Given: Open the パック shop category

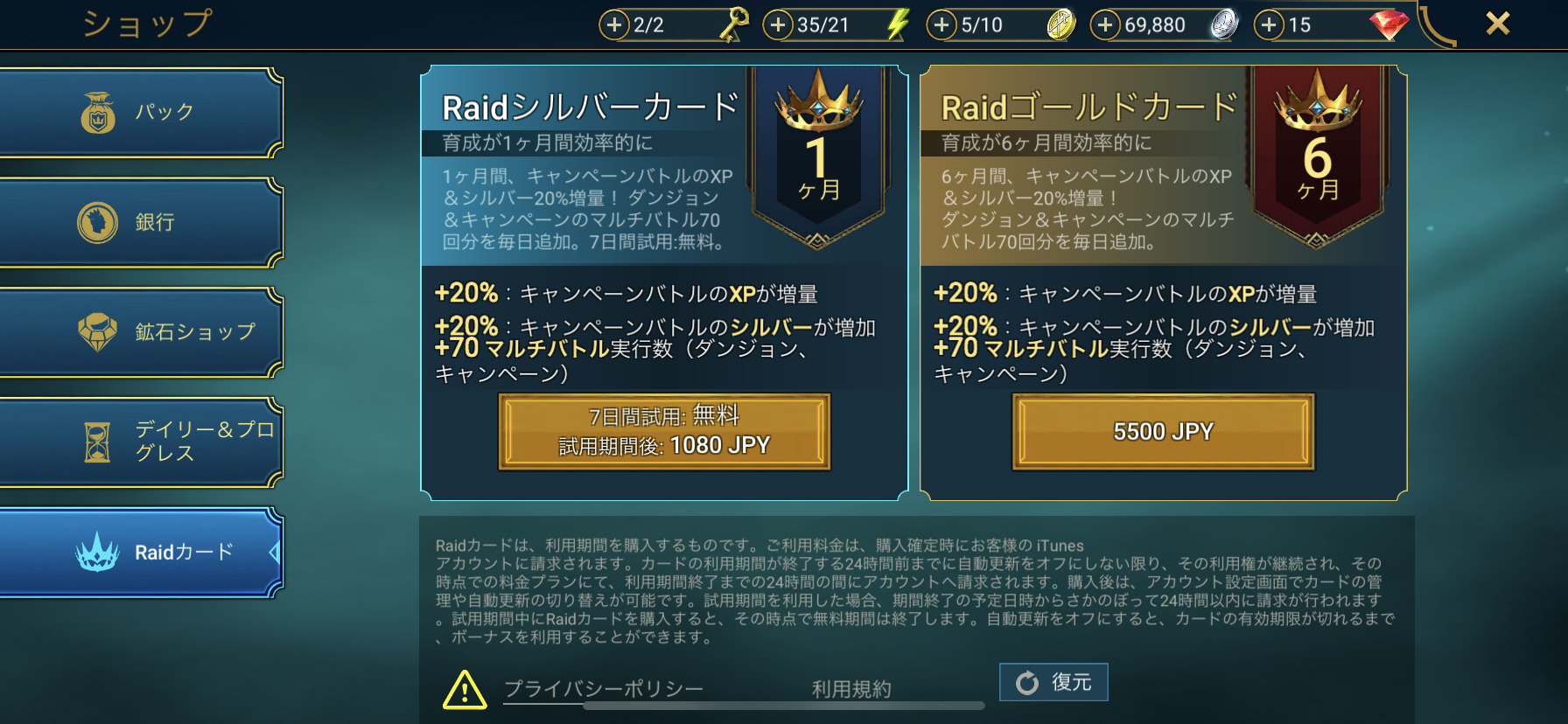Looking at the screenshot, I should 140,113.
